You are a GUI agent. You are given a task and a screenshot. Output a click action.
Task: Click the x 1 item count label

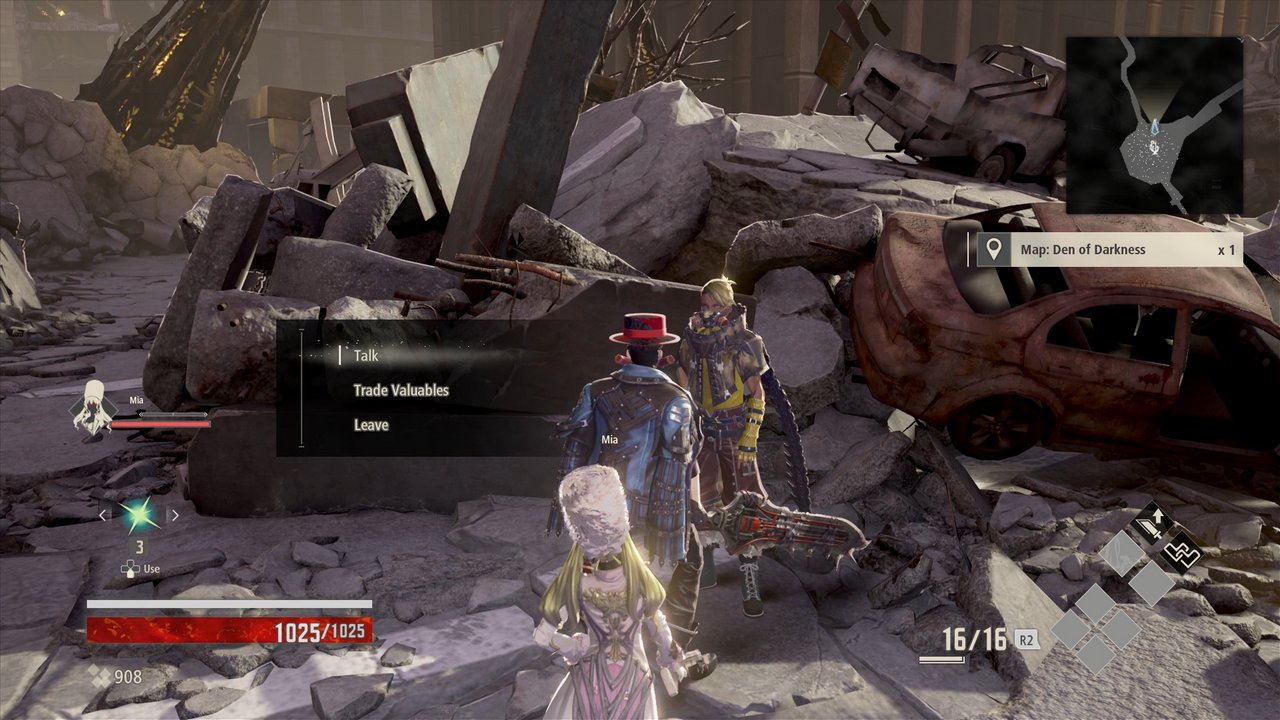click(1227, 249)
